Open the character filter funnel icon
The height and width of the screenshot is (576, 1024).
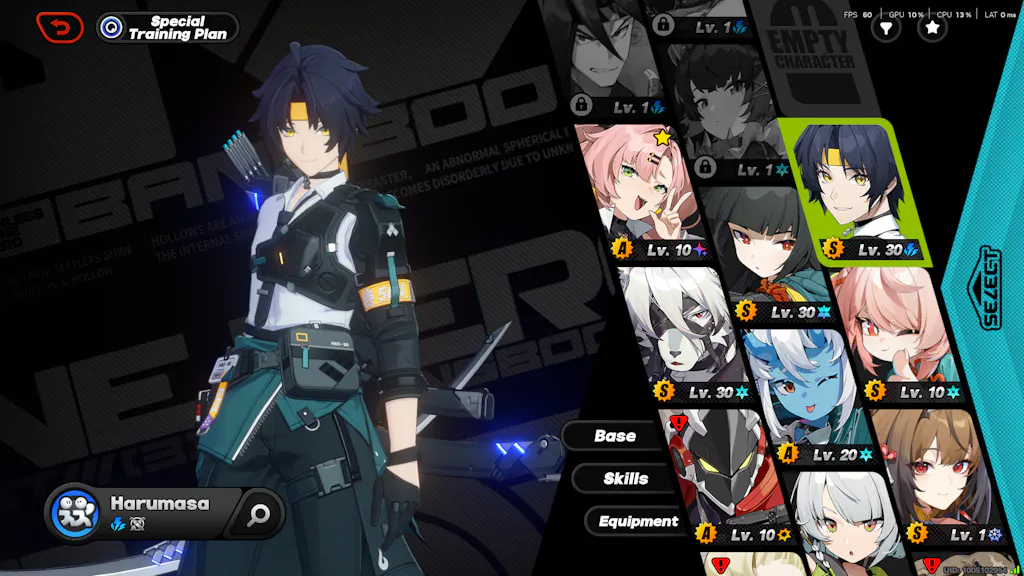885,29
